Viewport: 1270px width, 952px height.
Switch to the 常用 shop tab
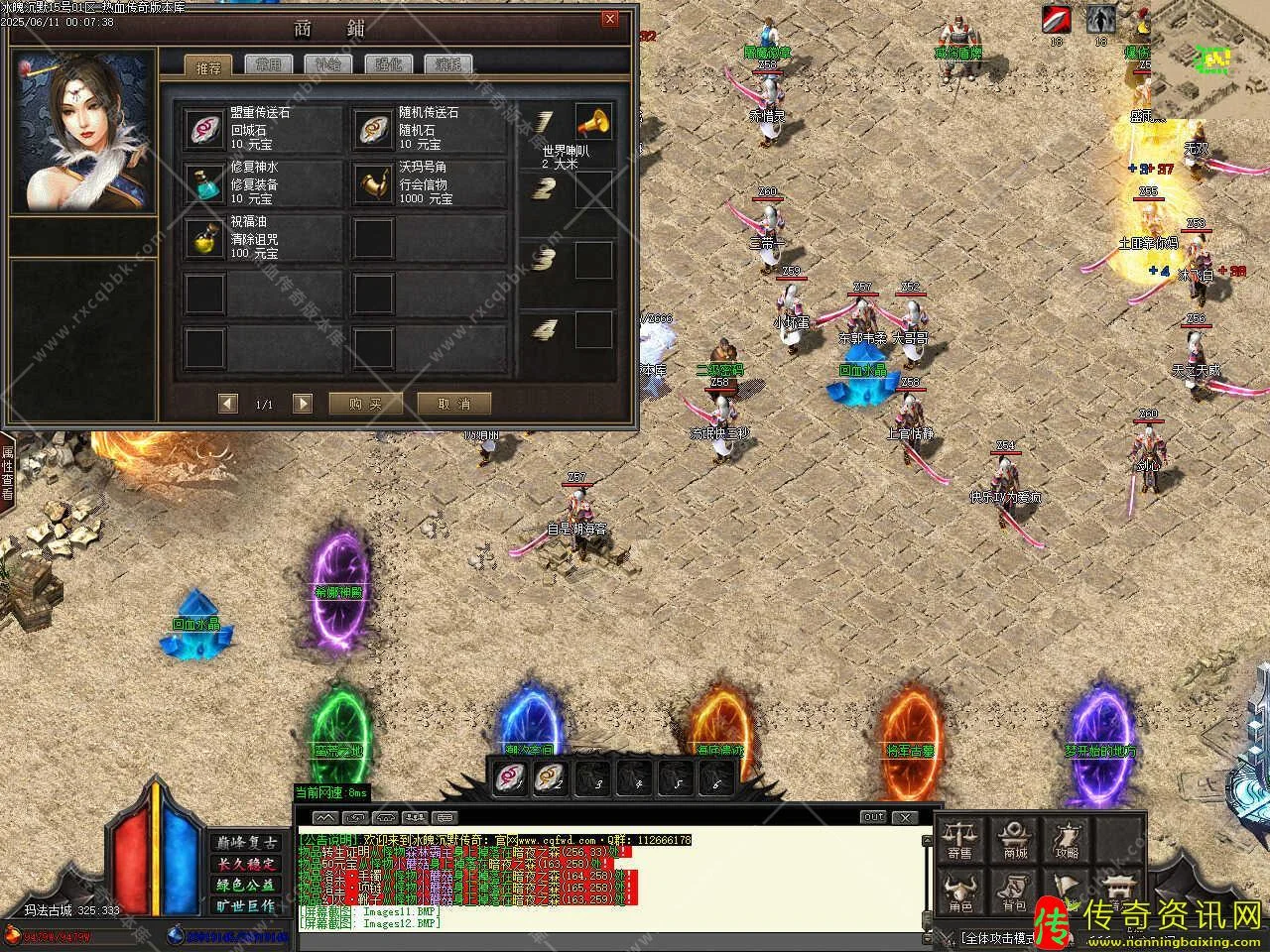point(268,65)
